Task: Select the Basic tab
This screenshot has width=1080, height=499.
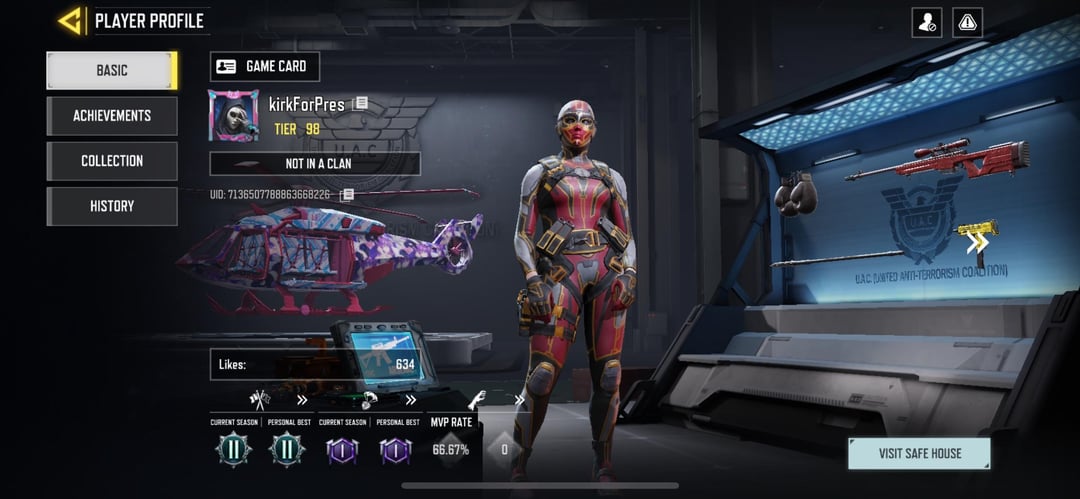Action: point(112,70)
